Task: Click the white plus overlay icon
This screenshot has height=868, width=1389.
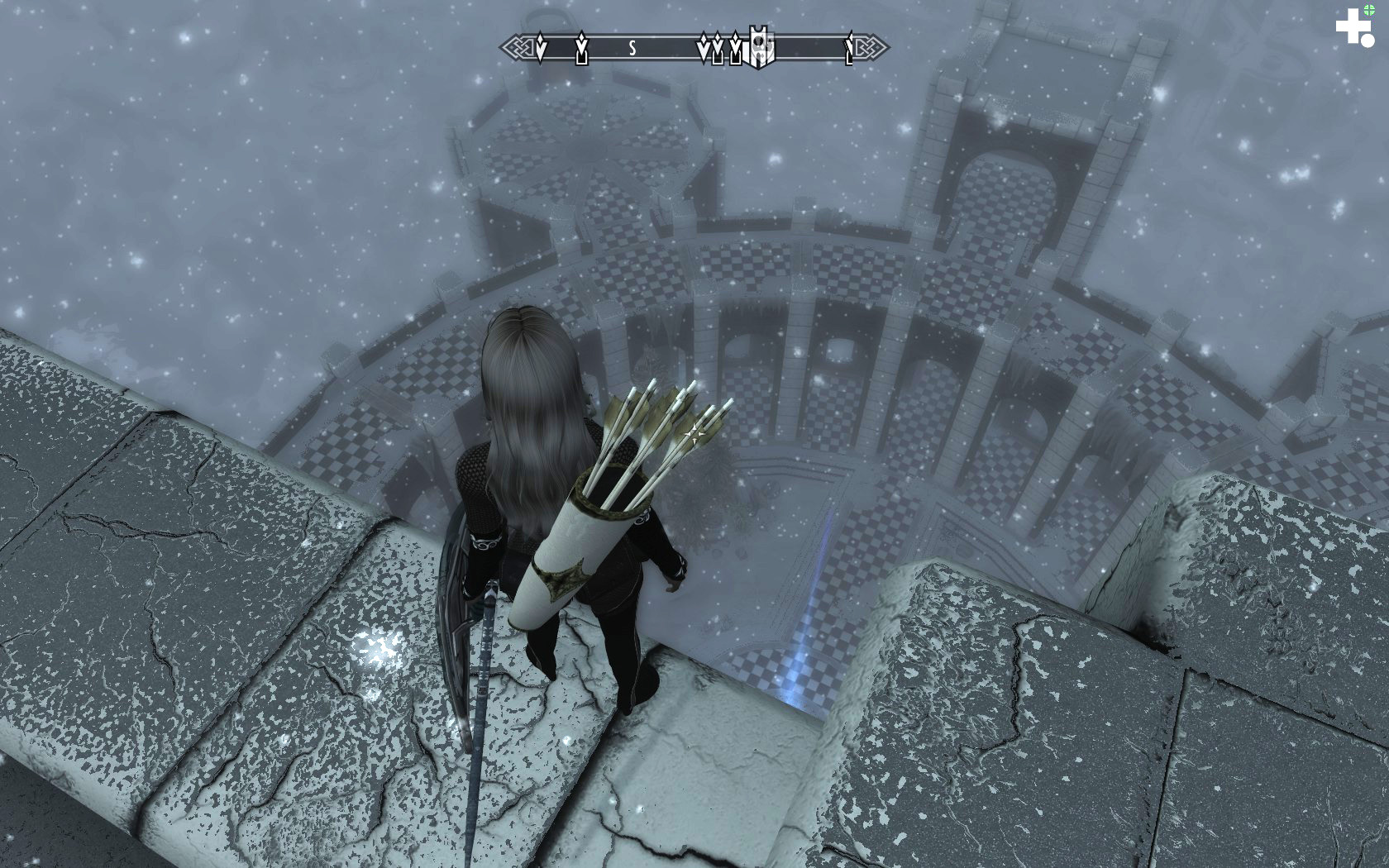Action: coord(1352,26)
